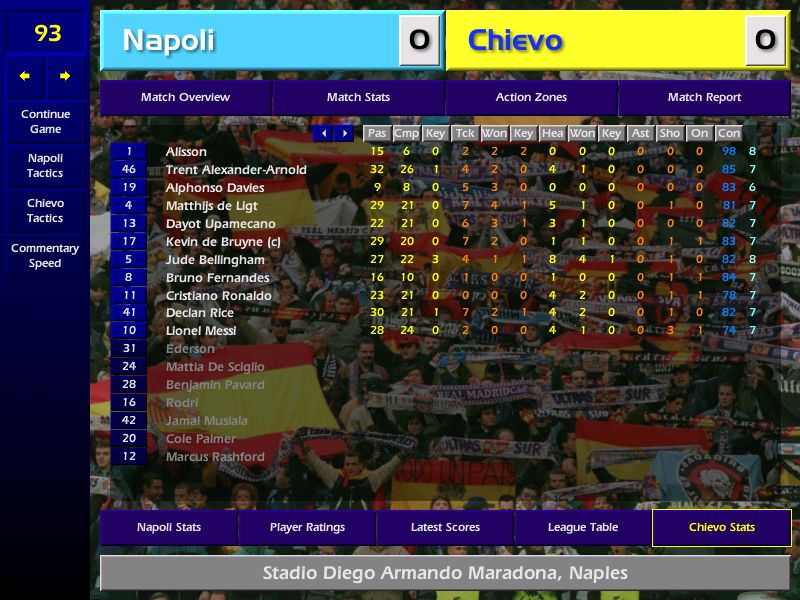Screen dimensions: 800x600
Task: Select the Napoli Stats button
Action: click(168, 527)
